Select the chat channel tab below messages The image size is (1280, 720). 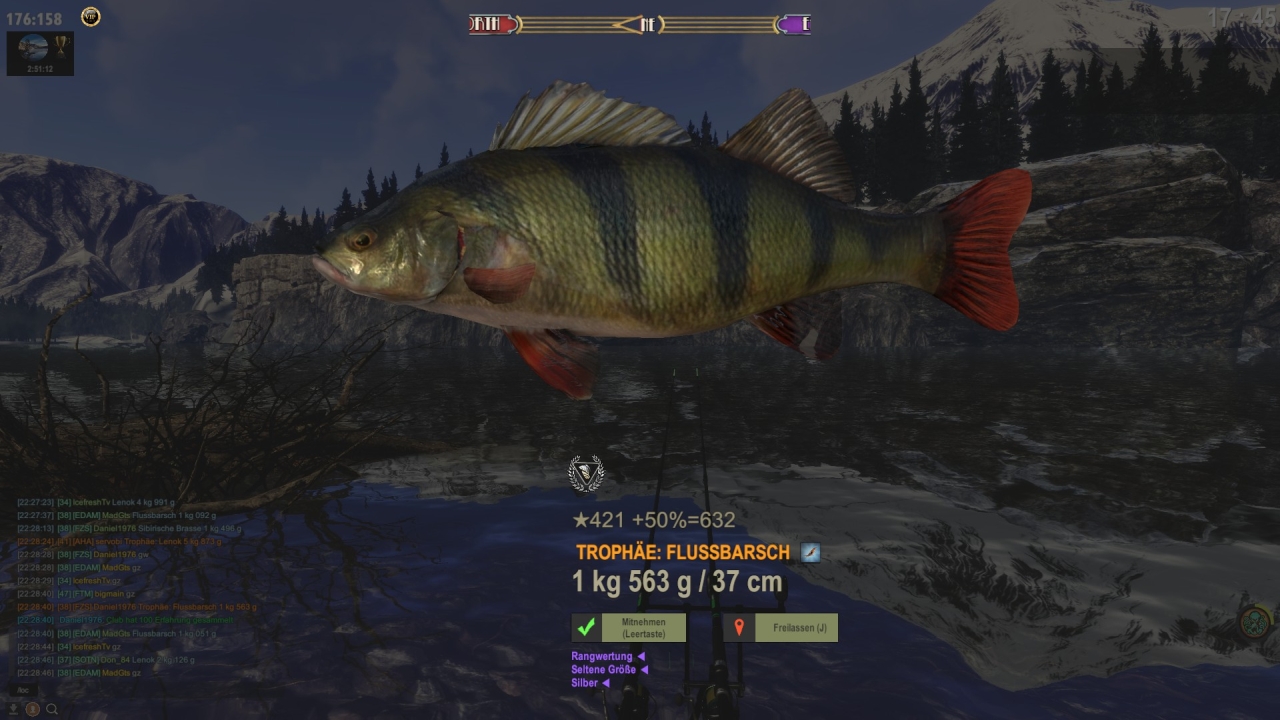pos(22,690)
